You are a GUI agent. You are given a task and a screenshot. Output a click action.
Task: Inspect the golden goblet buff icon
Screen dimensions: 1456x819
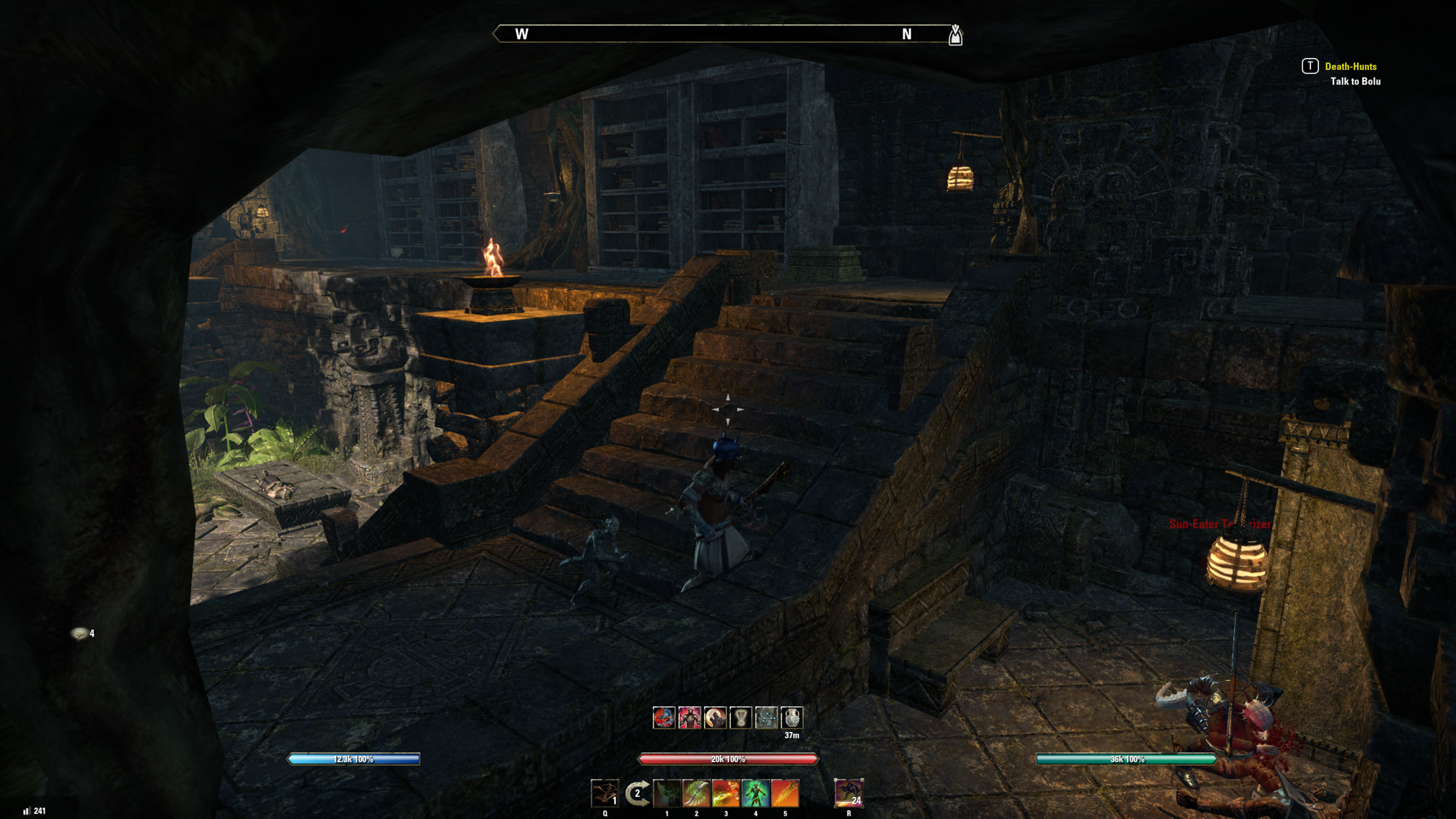pyautogui.click(x=741, y=717)
